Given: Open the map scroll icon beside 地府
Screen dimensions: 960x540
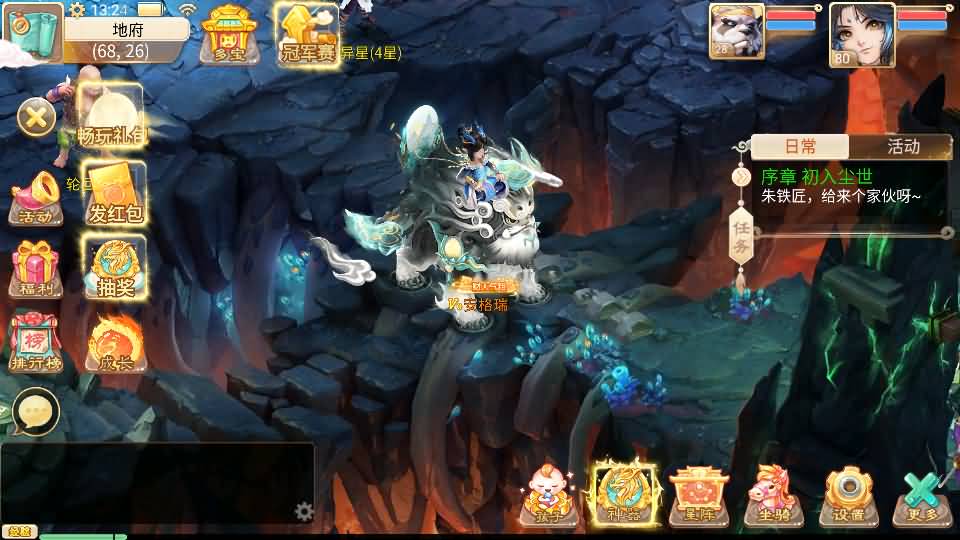Looking at the screenshot, I should (30, 31).
